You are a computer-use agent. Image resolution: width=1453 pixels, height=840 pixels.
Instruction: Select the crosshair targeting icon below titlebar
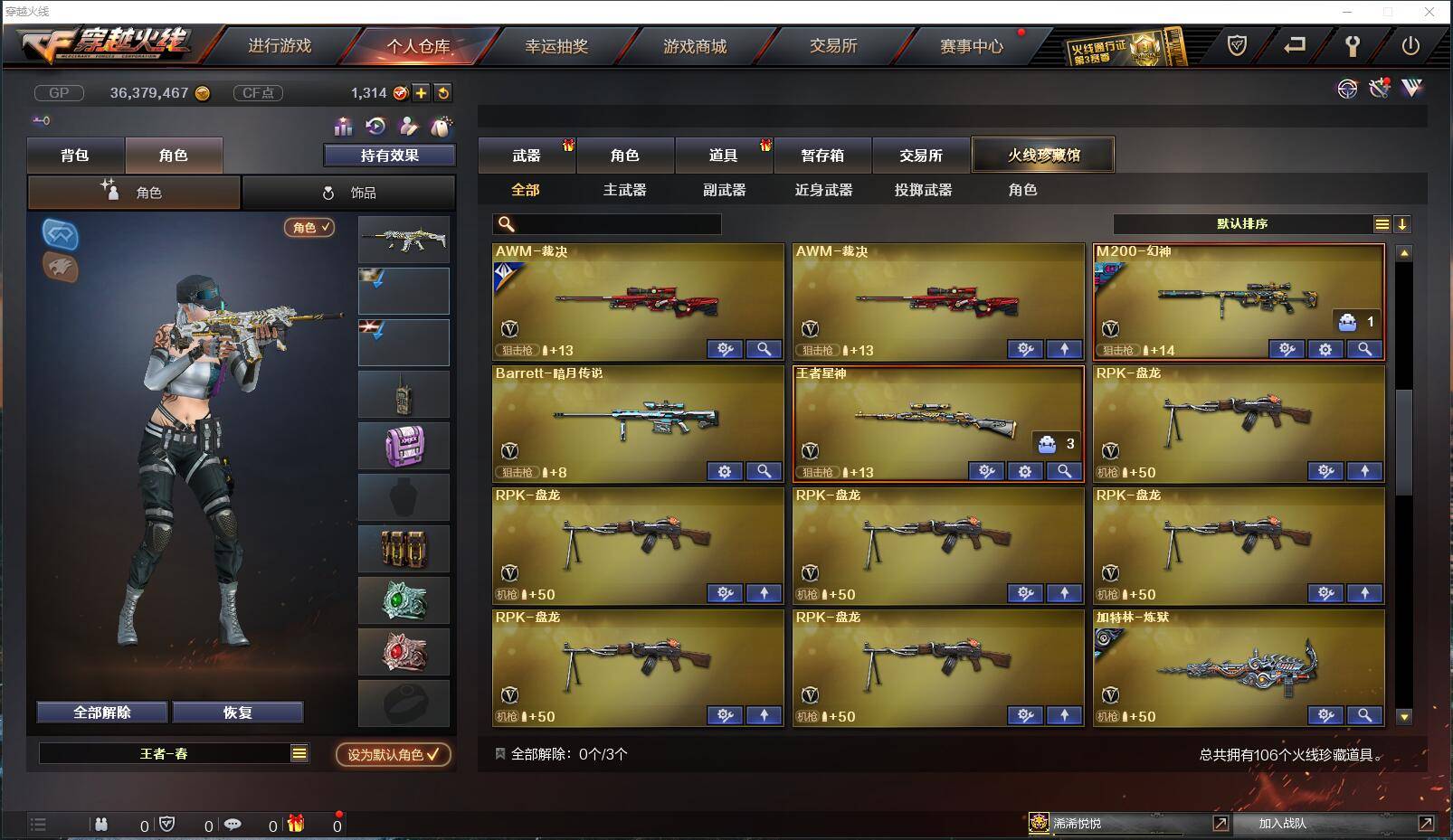click(x=1347, y=89)
